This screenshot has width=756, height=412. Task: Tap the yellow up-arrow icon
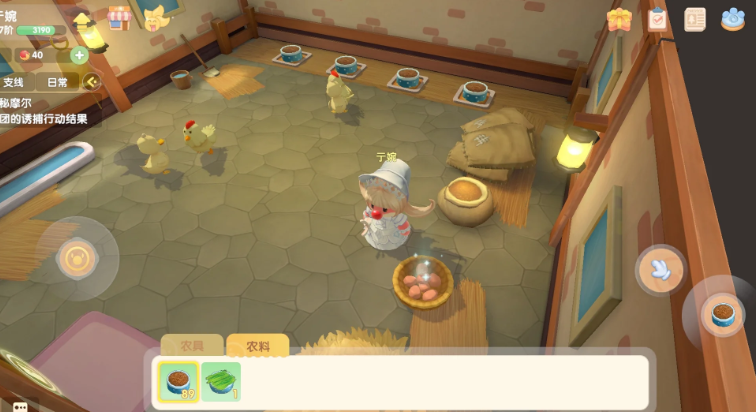(83, 20)
